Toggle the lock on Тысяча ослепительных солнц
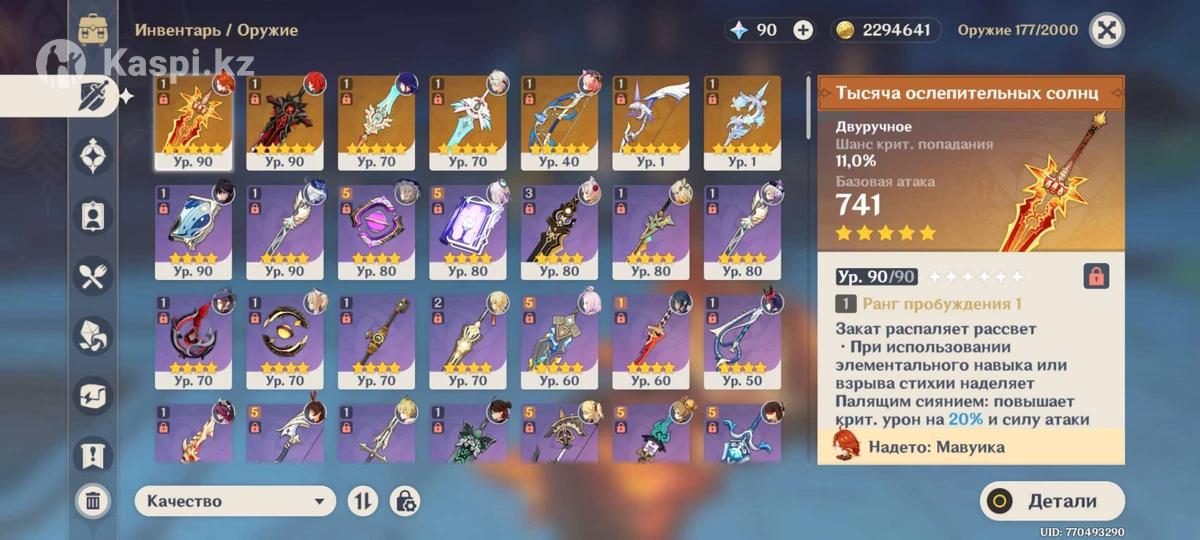1200x540 pixels. point(1096,277)
